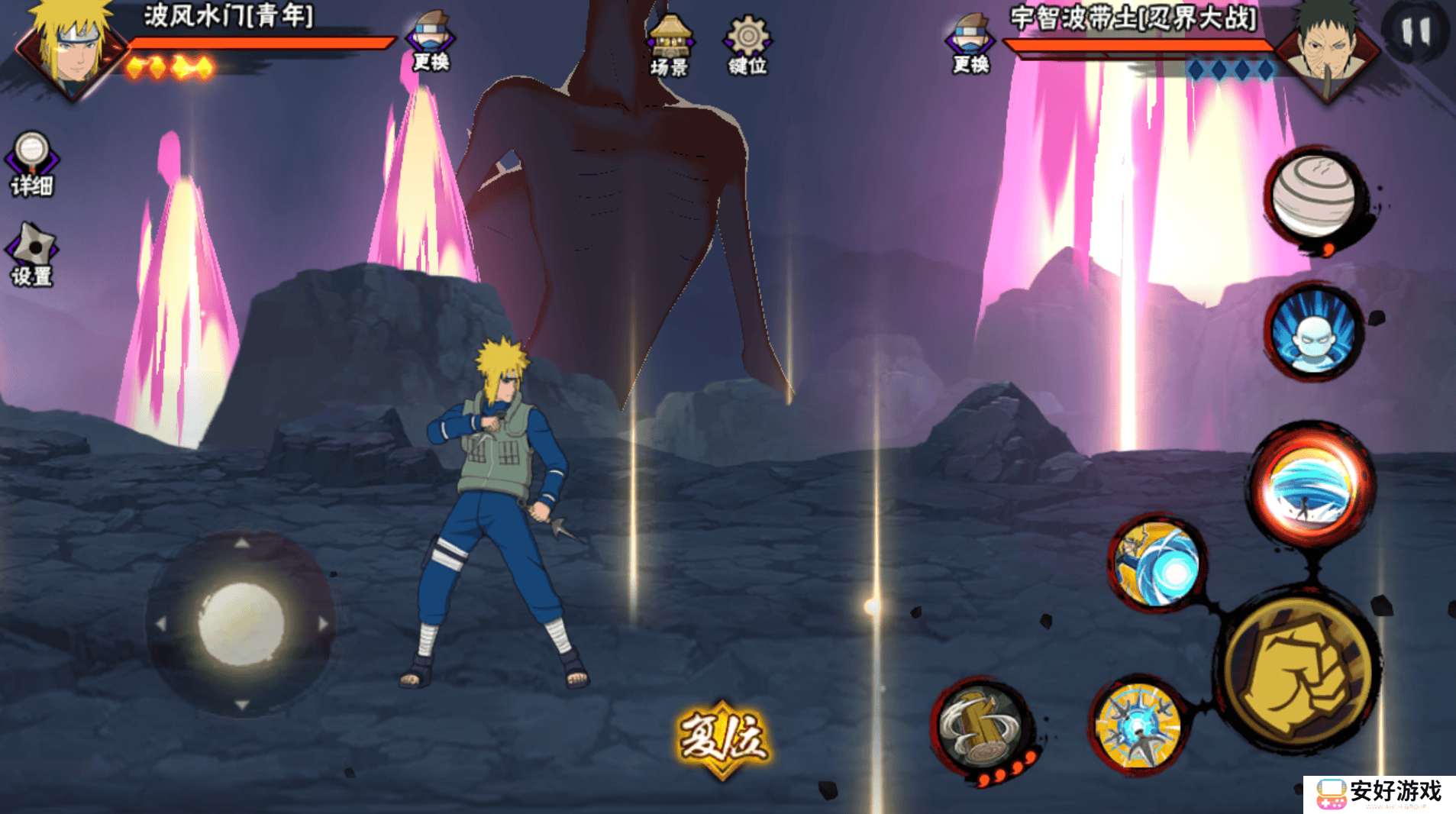The image size is (1456, 814).
Task: Select Minato's portrait in the corner
Action: [73, 47]
